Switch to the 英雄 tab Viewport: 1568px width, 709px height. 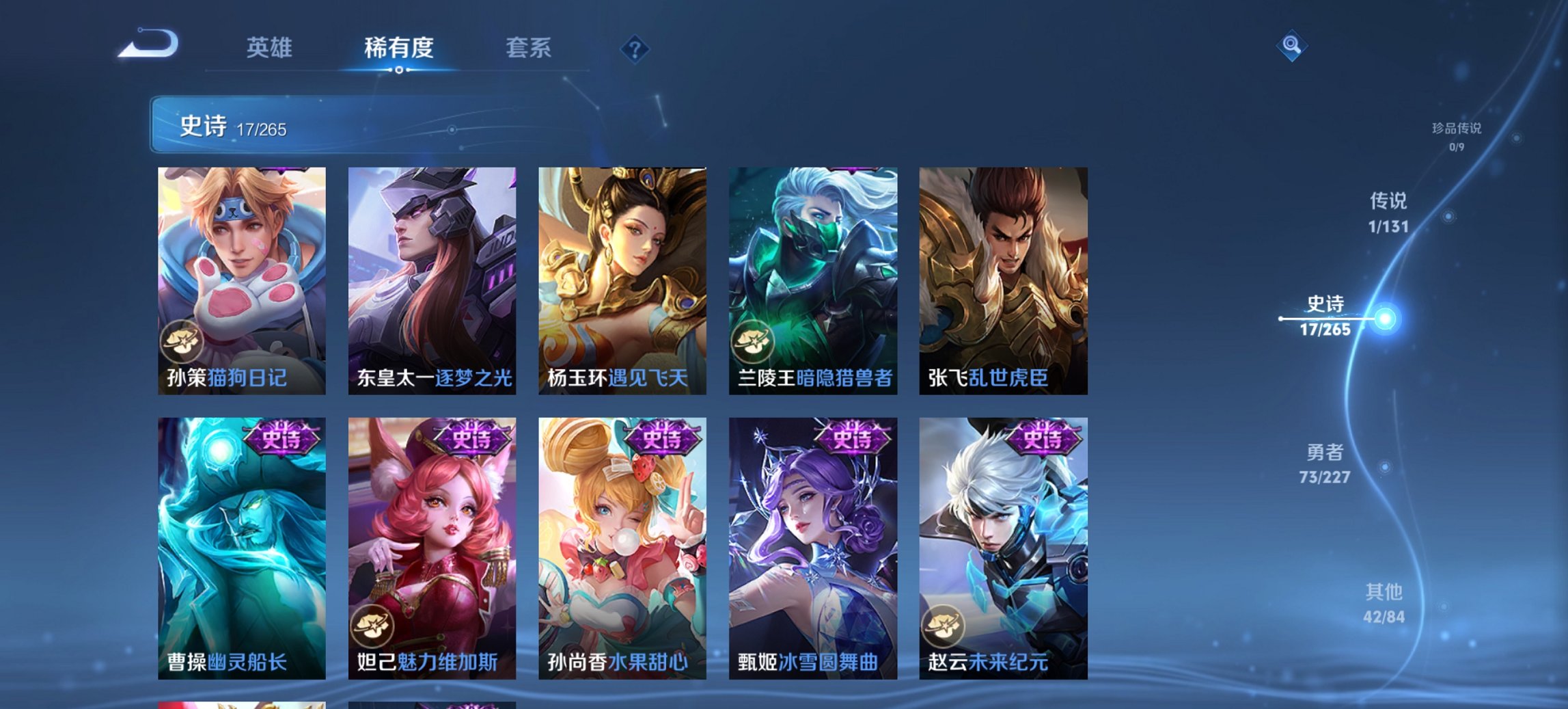[x=271, y=47]
